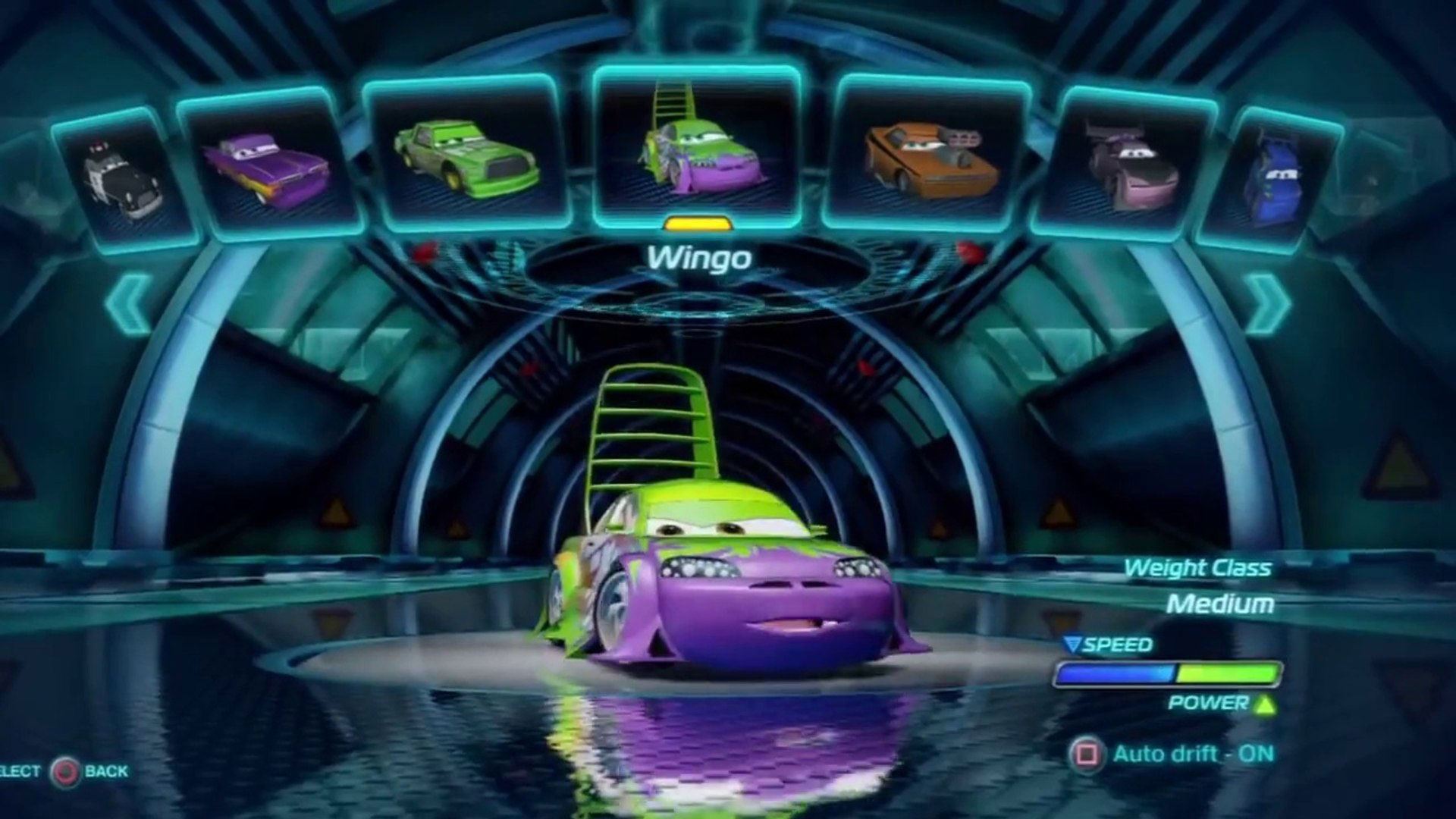Pick the green Chick Hicks tile
Screen dimensions: 1456x819
466,153
